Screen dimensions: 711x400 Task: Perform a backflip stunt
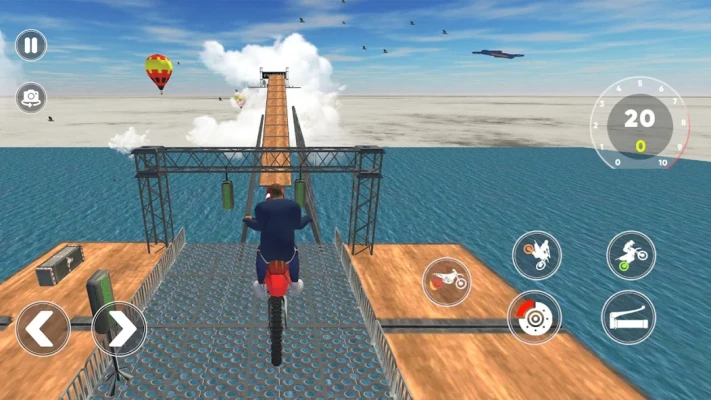click(x=537, y=255)
